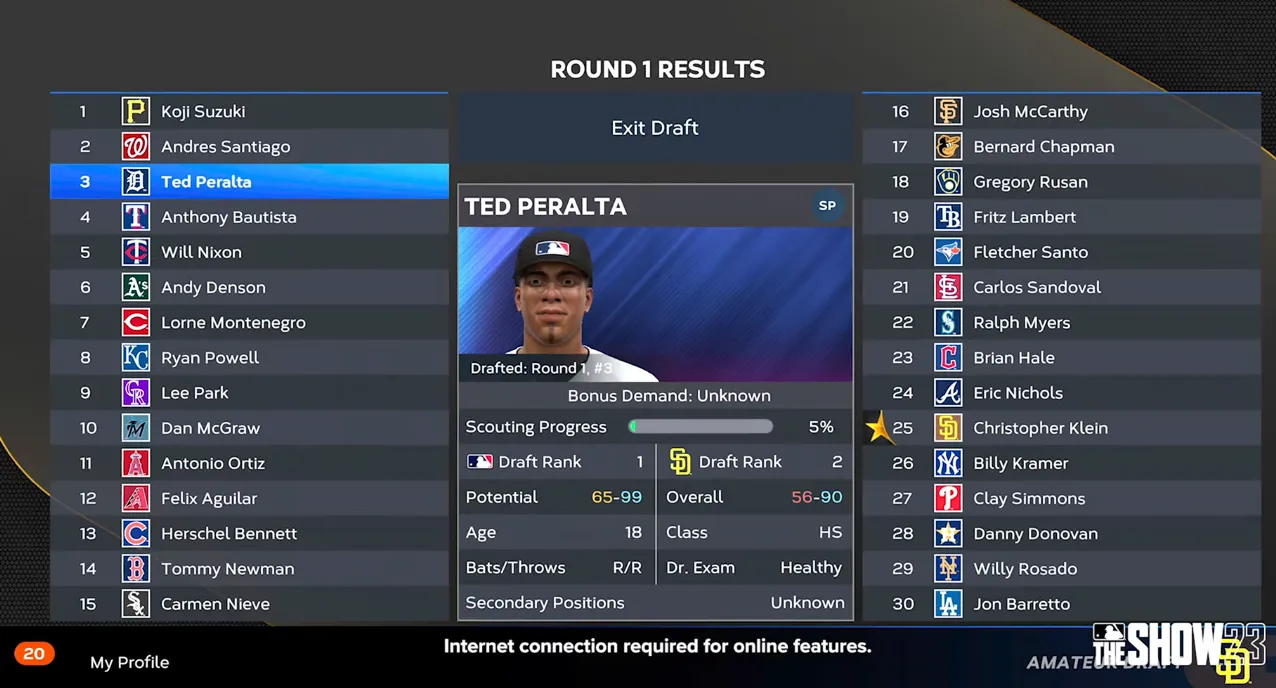The width and height of the screenshot is (1276, 688).
Task: View Carmen Nieve's pick
Action: coord(249,604)
